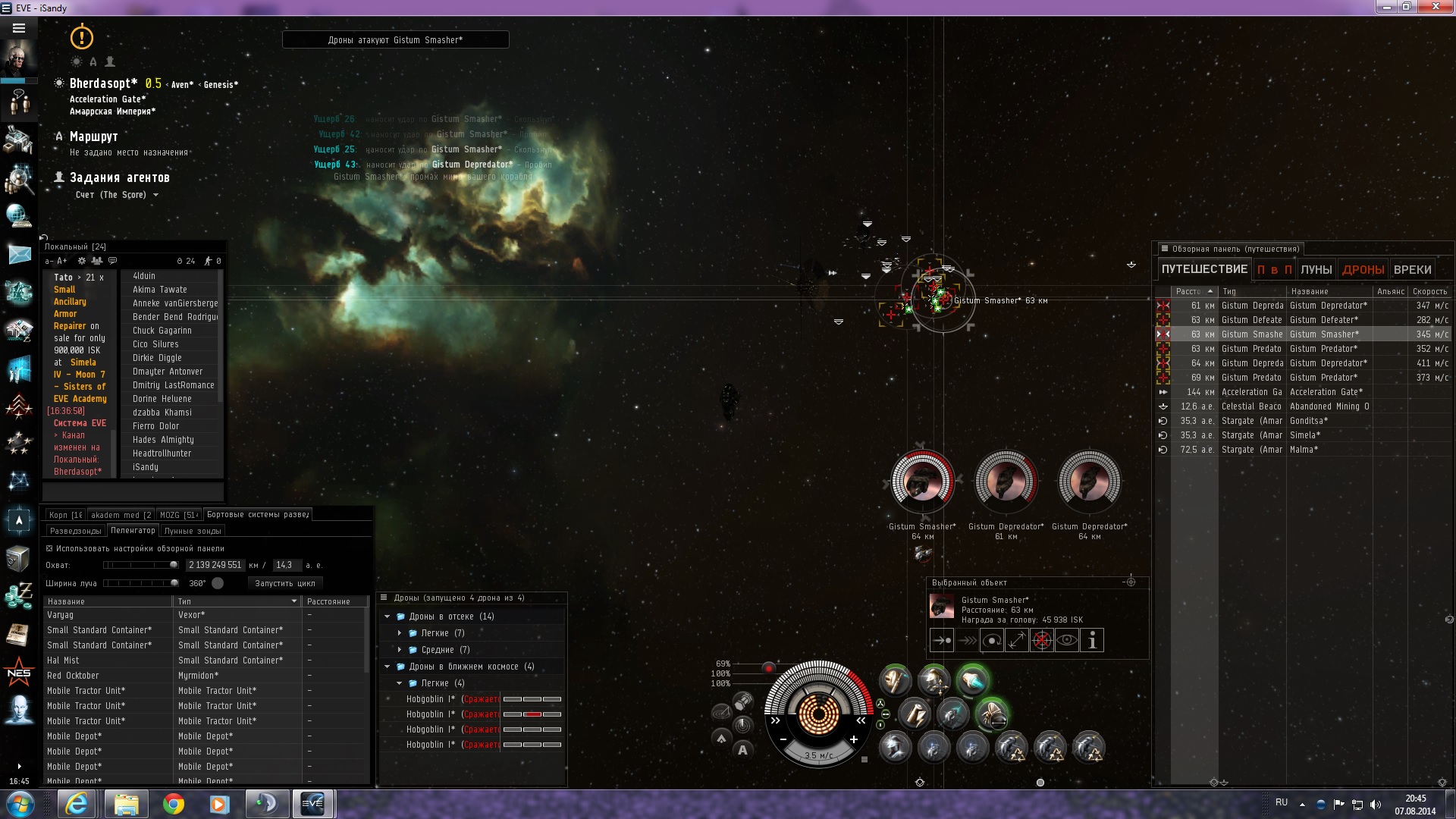1456x819 pixels.
Task: Switch to the ДРОНЫ overview tab
Action: pos(1363,269)
